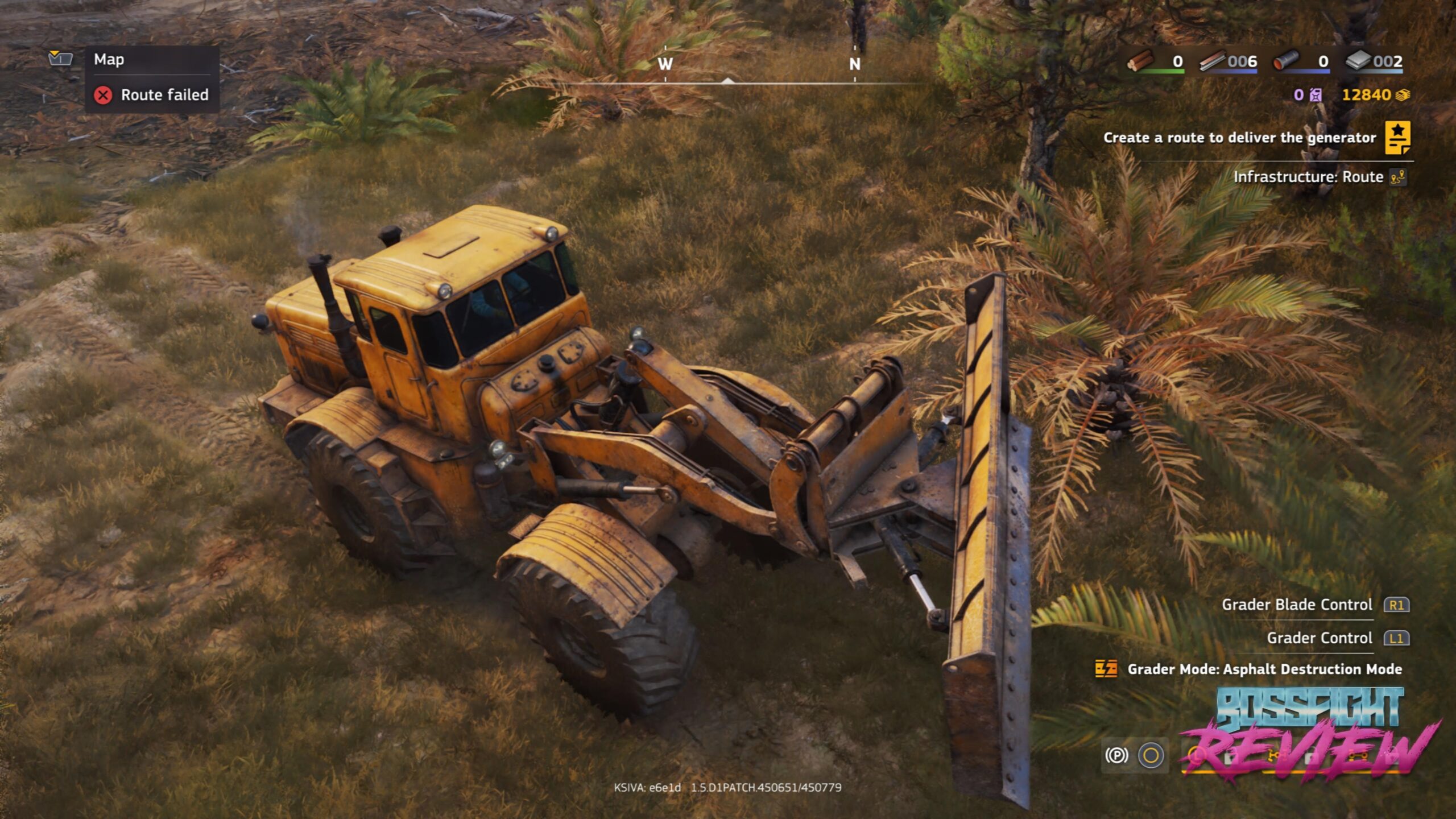Select the wooden logs resource icon
1456x819 pixels.
click(1140, 61)
